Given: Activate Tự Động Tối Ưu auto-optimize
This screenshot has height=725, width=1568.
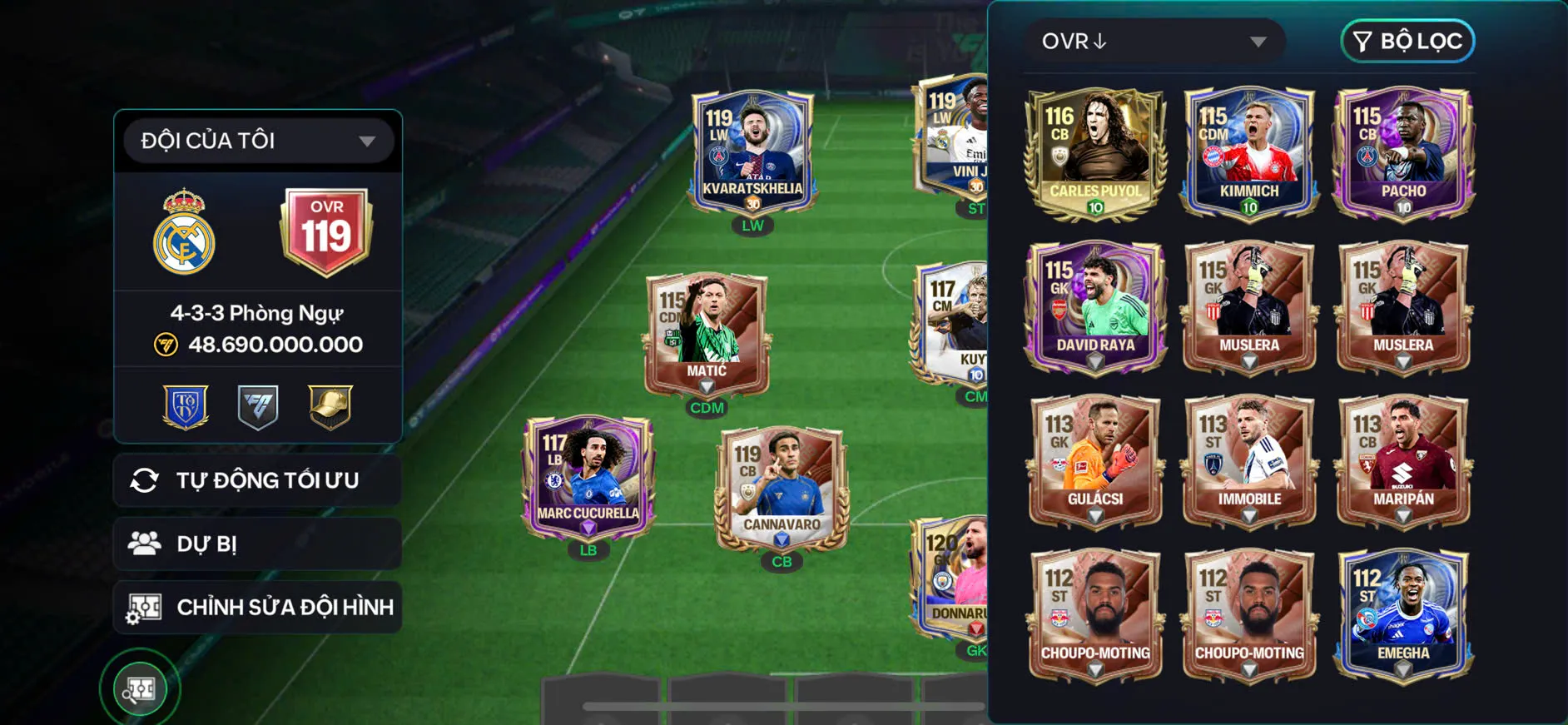Looking at the screenshot, I should pyautogui.click(x=258, y=480).
